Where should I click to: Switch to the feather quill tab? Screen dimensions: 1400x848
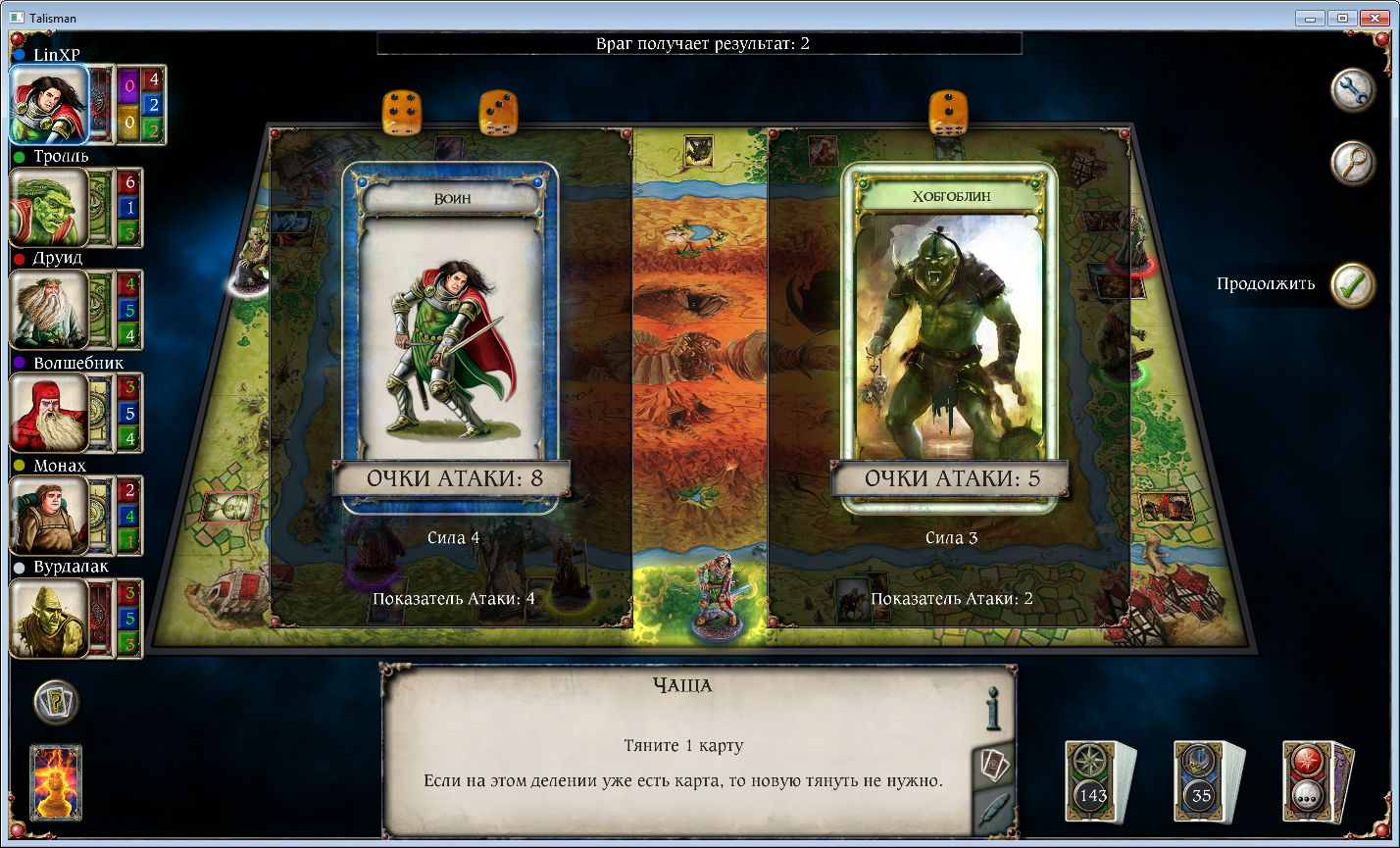pos(994,811)
